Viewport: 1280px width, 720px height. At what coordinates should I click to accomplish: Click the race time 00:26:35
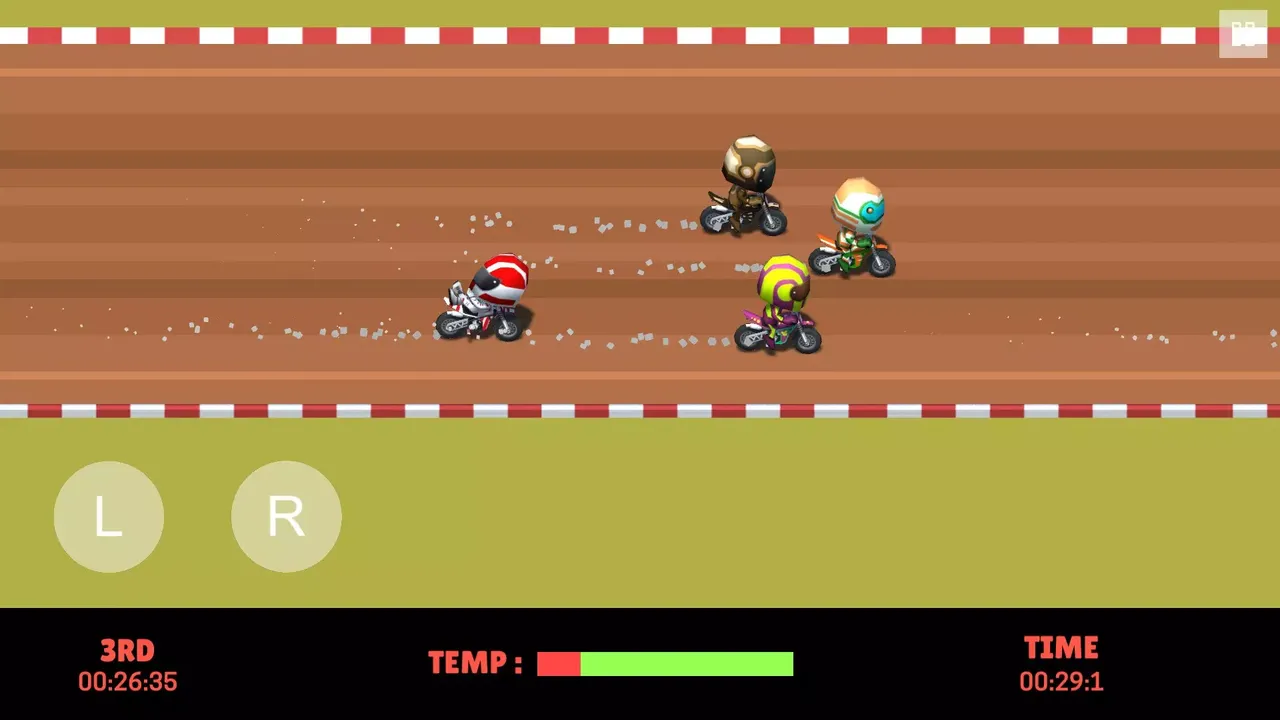point(127,682)
